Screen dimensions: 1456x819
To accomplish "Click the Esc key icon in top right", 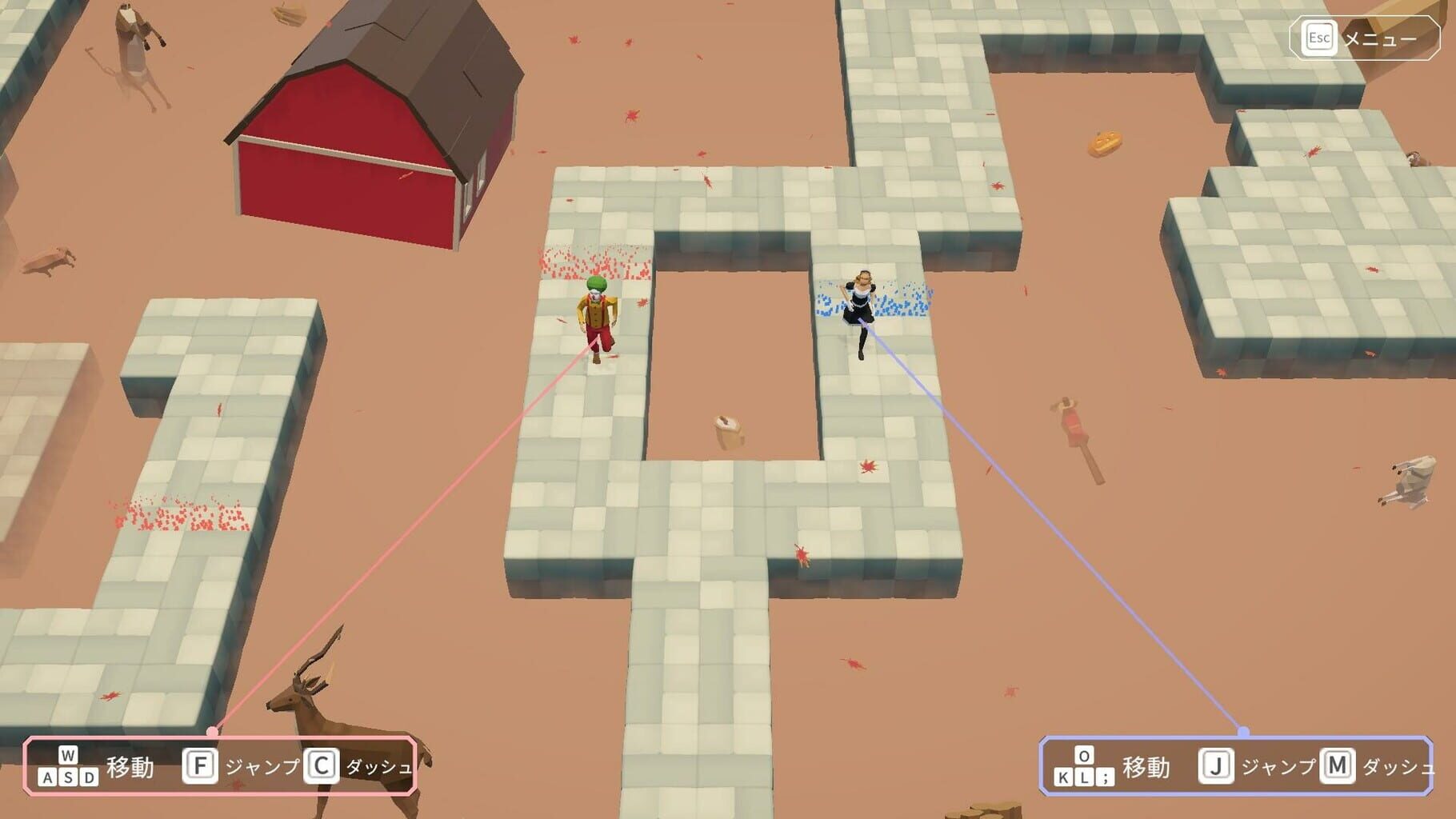I will (x=1318, y=36).
